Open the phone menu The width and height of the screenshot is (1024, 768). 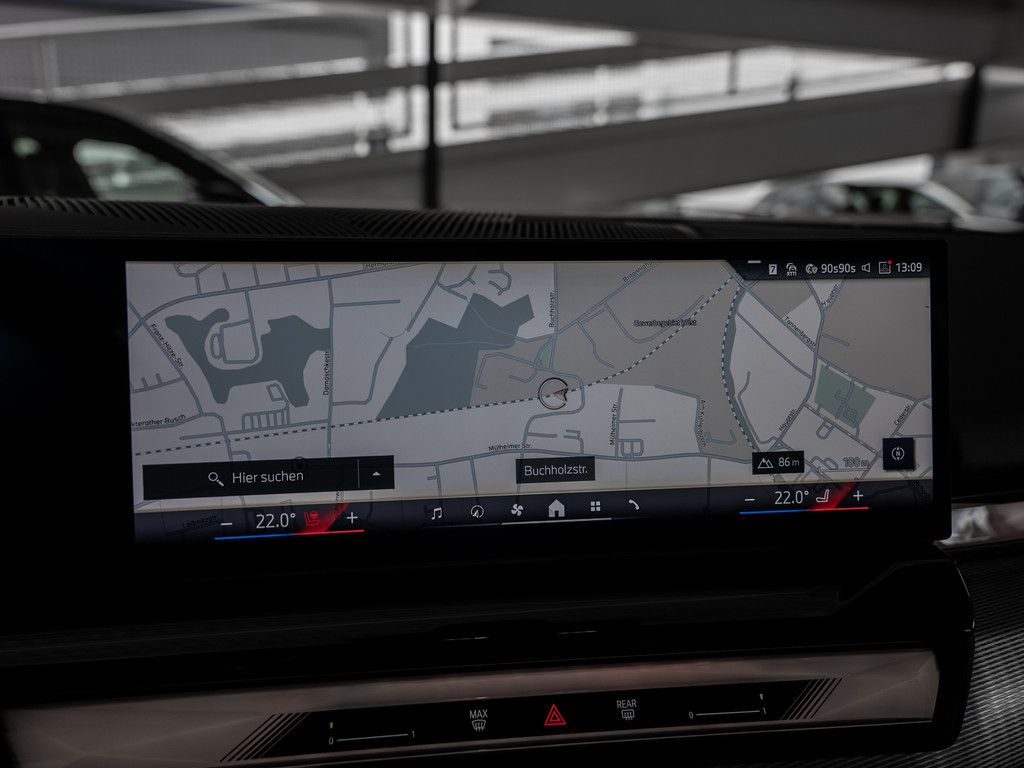633,506
